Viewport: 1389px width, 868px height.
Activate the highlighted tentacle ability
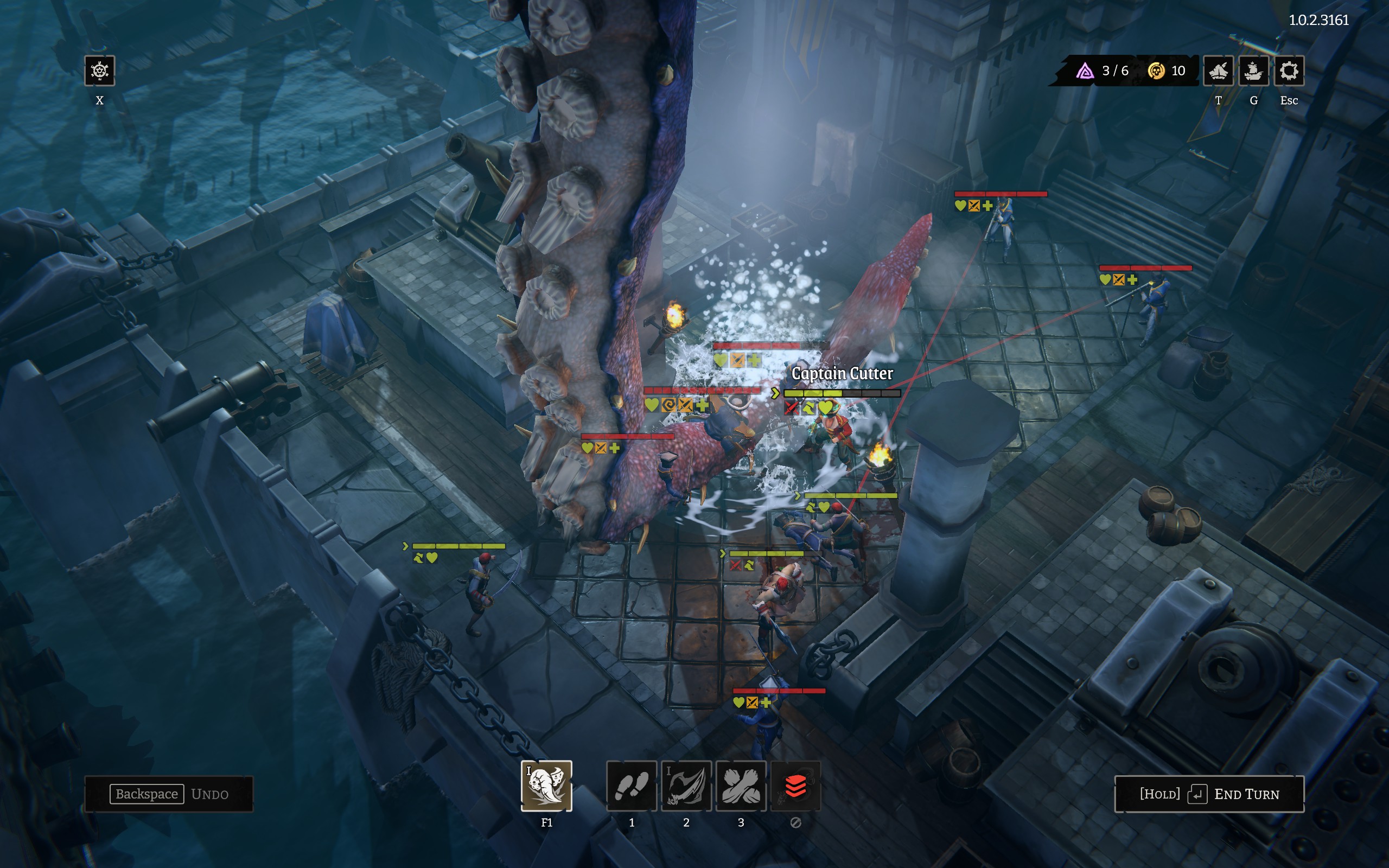pos(546,786)
